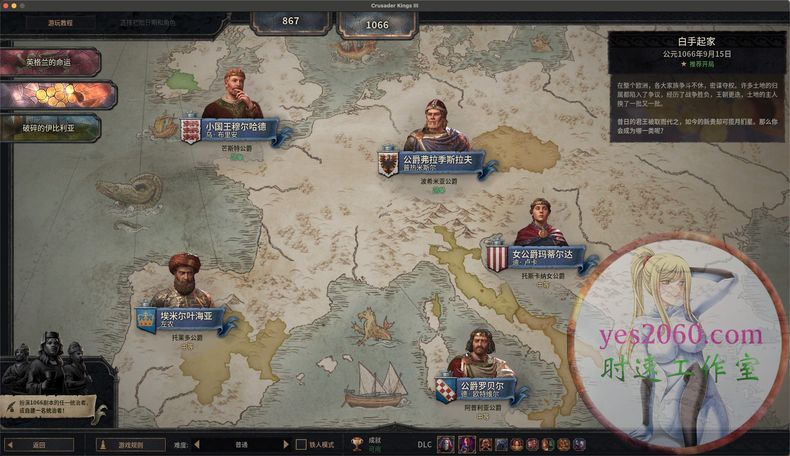Image resolution: width=790 pixels, height=456 pixels.
Task: Switch to the 1066 start date
Action: click(x=376, y=22)
